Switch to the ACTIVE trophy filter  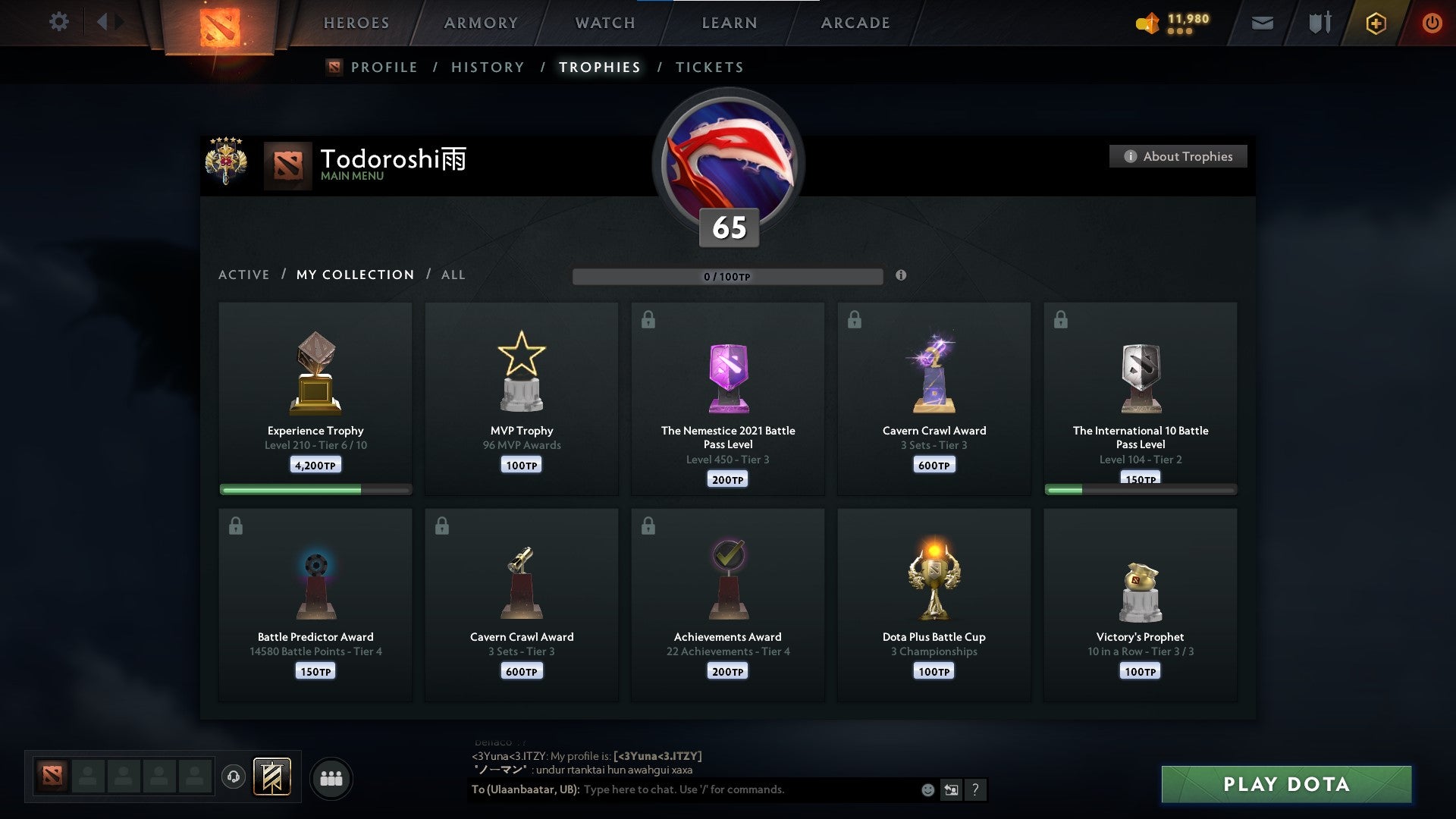(x=244, y=275)
